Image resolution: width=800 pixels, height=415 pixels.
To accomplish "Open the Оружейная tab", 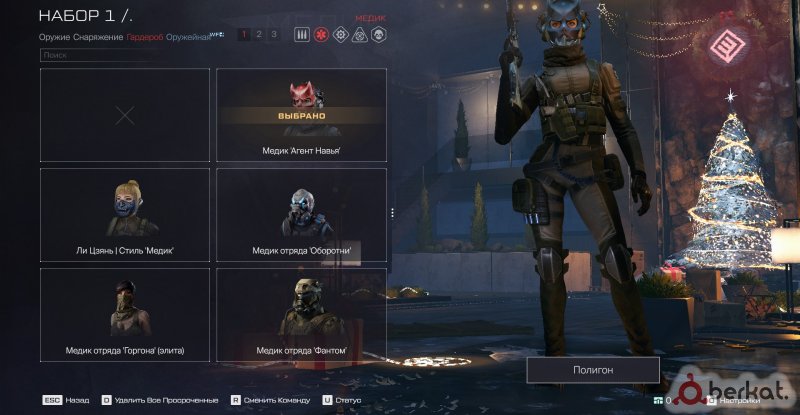I will [187, 36].
